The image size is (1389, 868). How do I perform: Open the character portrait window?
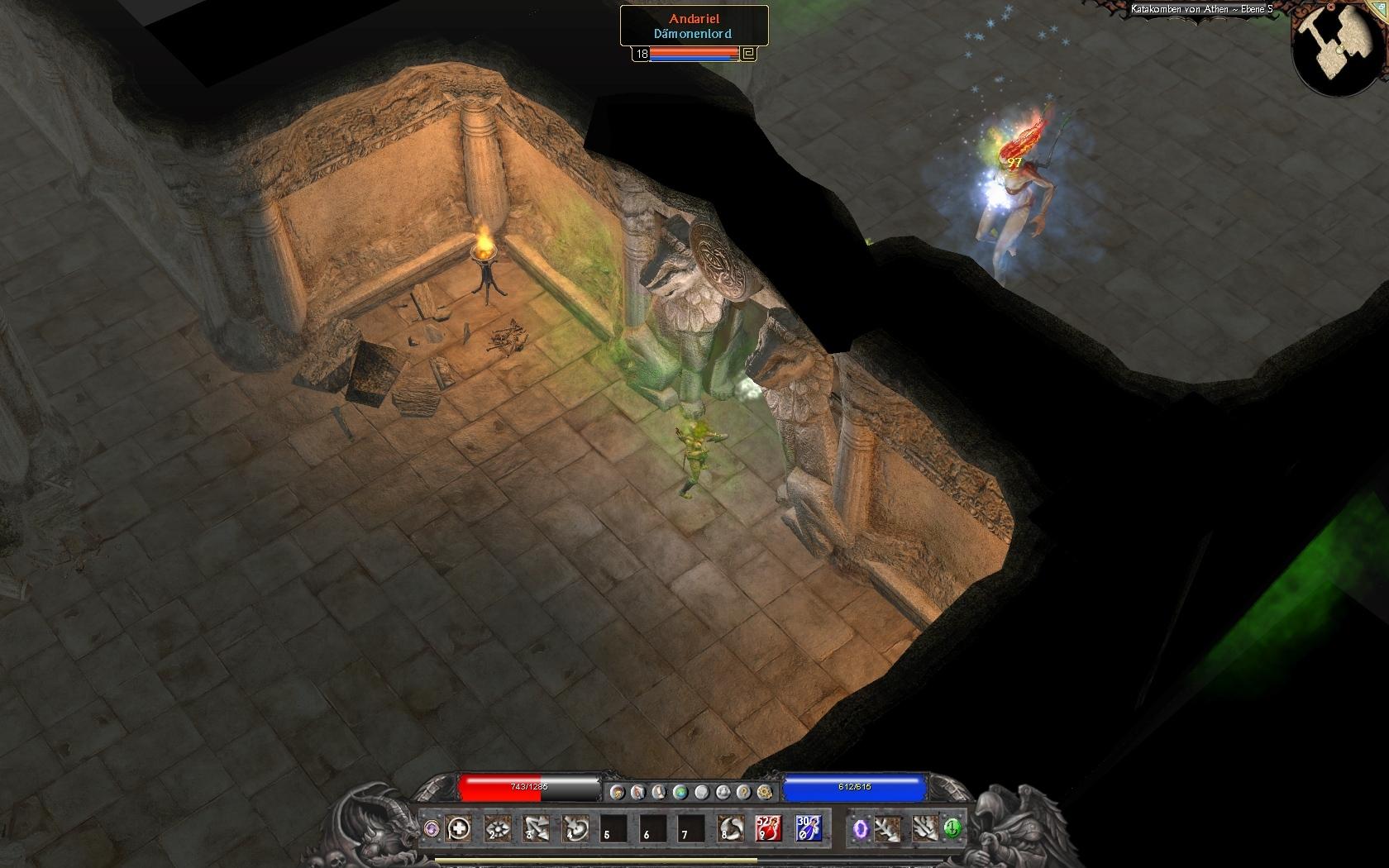pos(617,792)
